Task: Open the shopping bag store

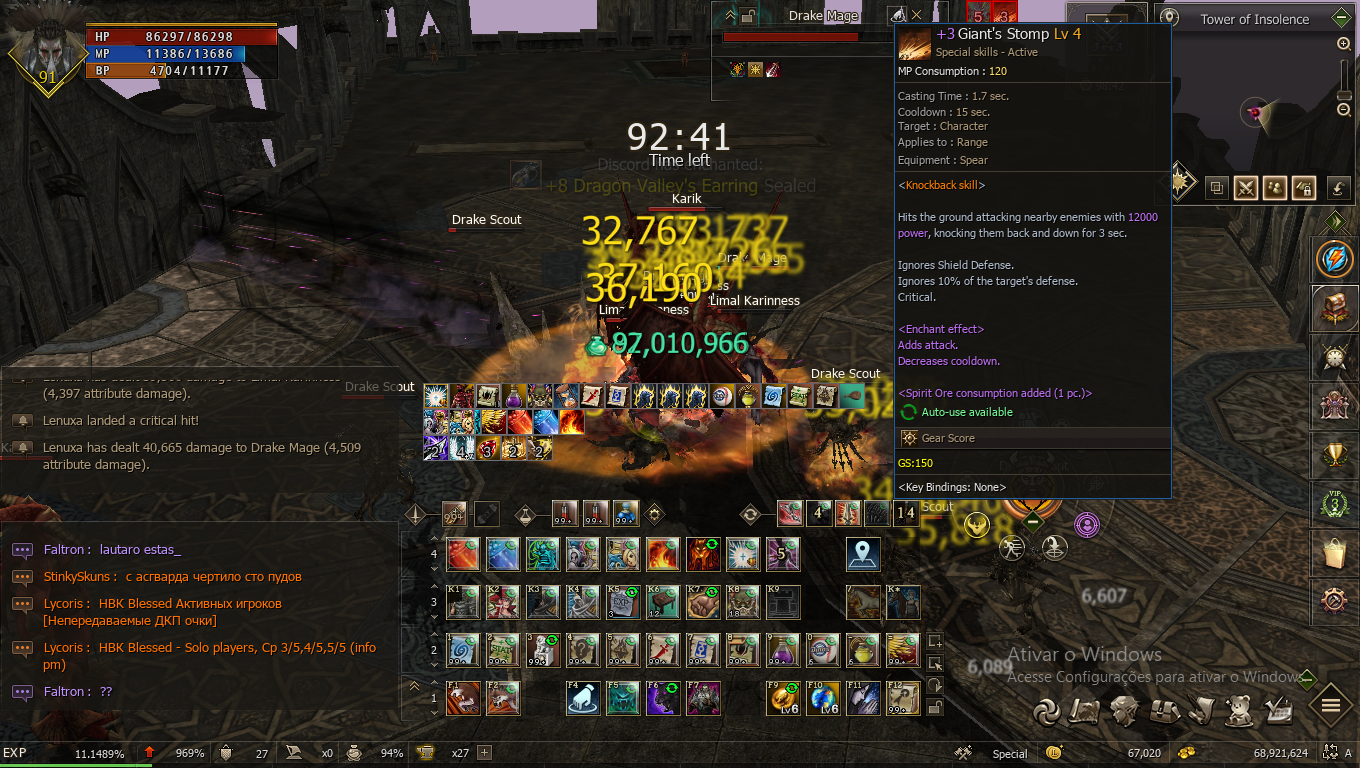Action: tap(1334, 552)
